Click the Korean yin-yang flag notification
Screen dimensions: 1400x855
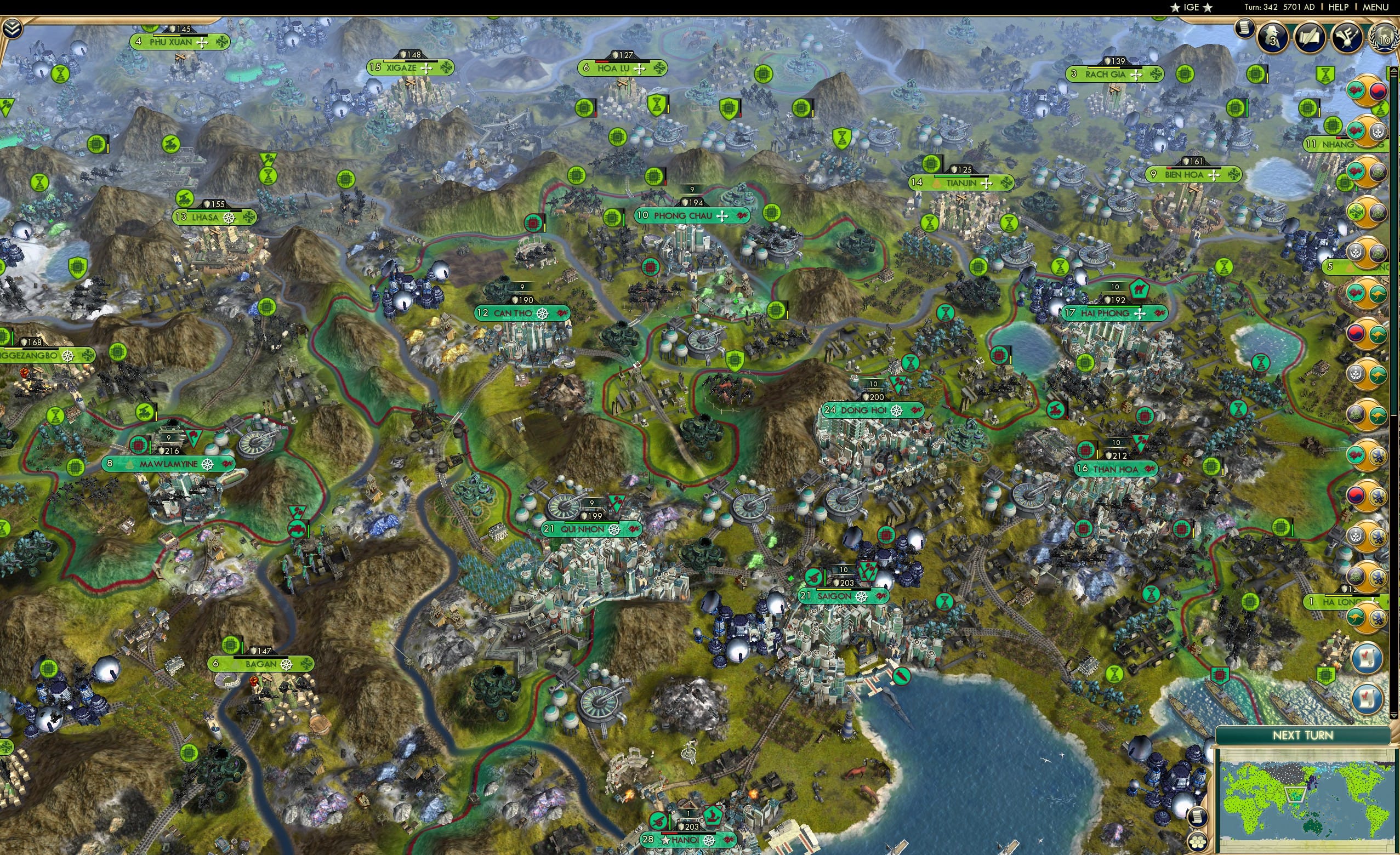(x=1378, y=91)
